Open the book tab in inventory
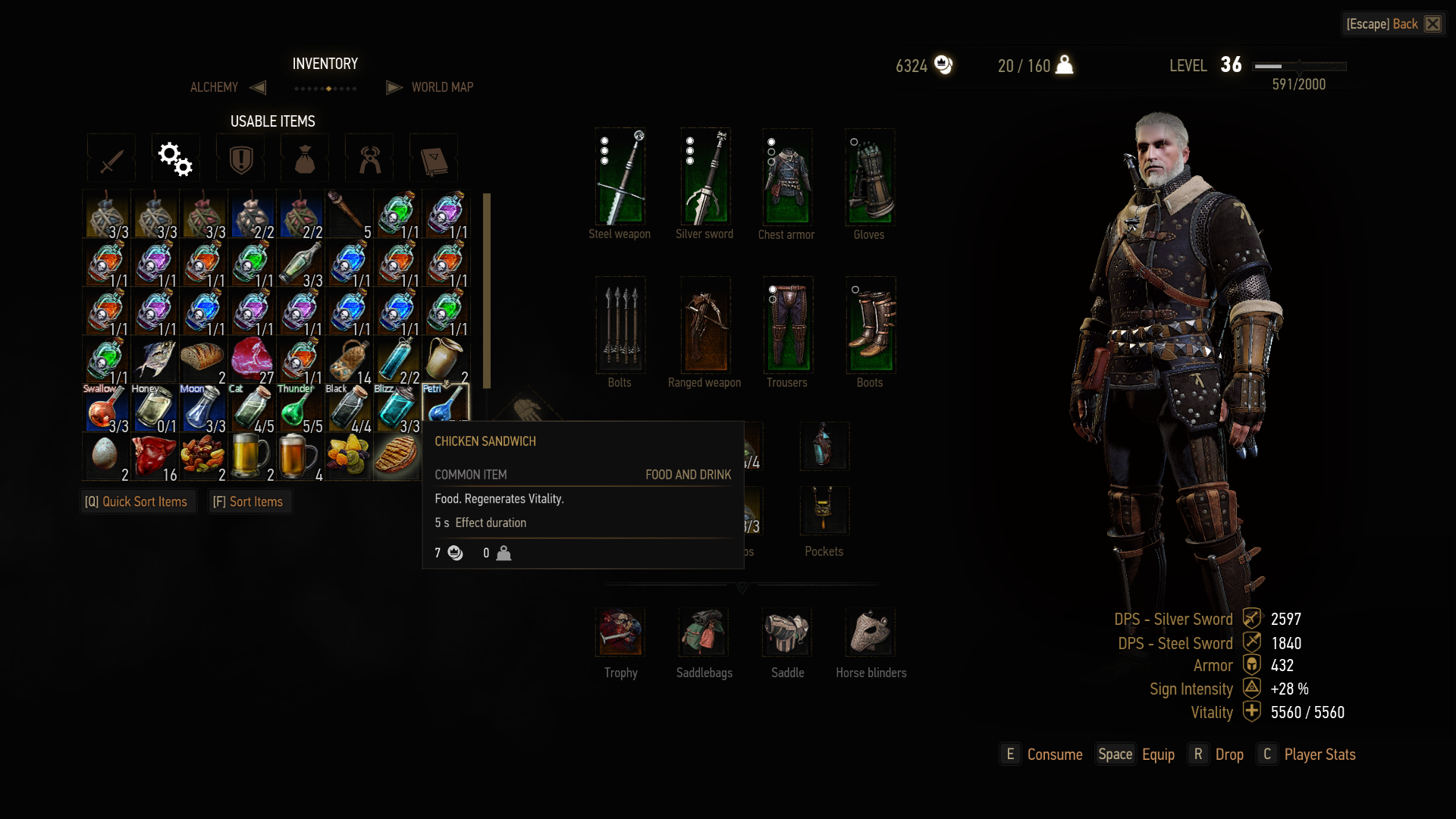1456x819 pixels. 434,159
